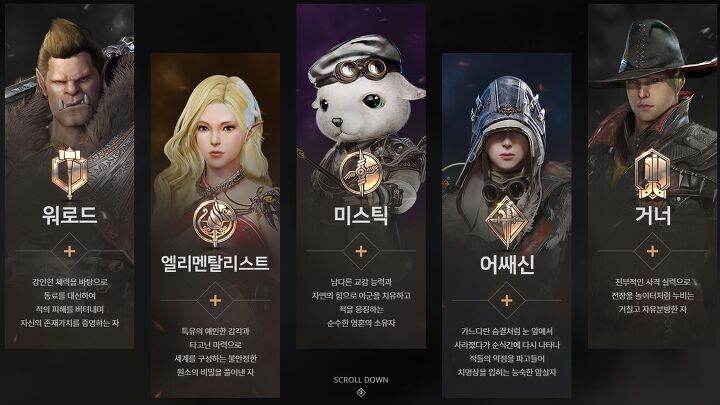The image size is (720, 405).
Task: Expand the plus button under 엘리멘탈리스트
Action: [215, 299]
